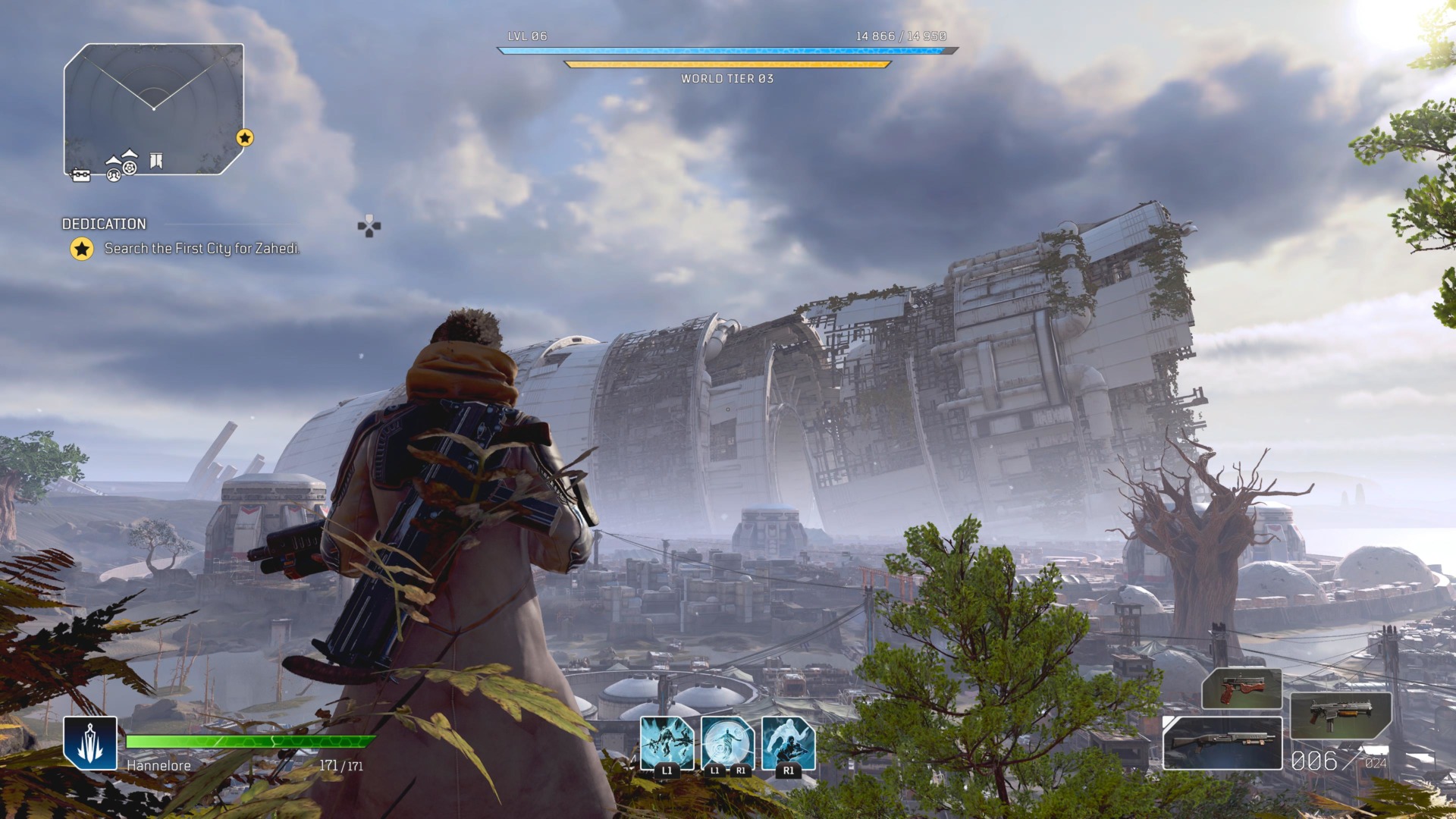Open the radar minimap
The height and width of the screenshot is (819, 1456).
click(153, 106)
